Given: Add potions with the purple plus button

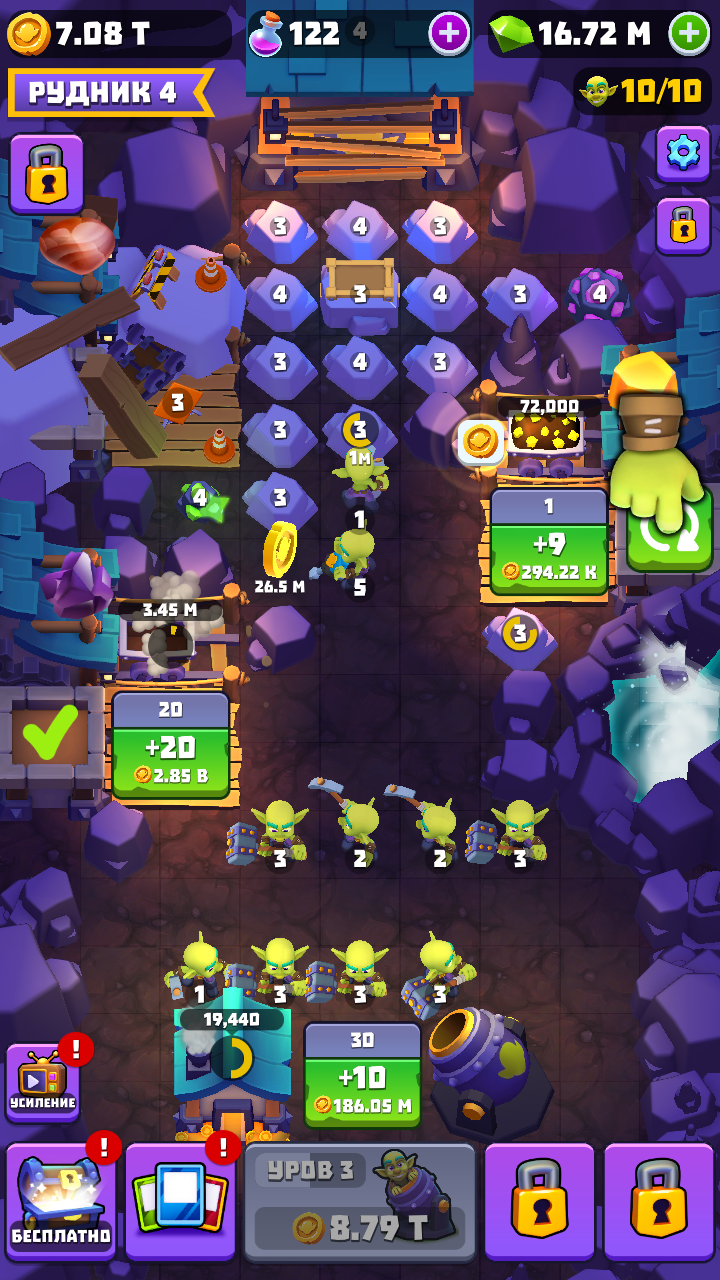Looking at the screenshot, I should [449, 34].
